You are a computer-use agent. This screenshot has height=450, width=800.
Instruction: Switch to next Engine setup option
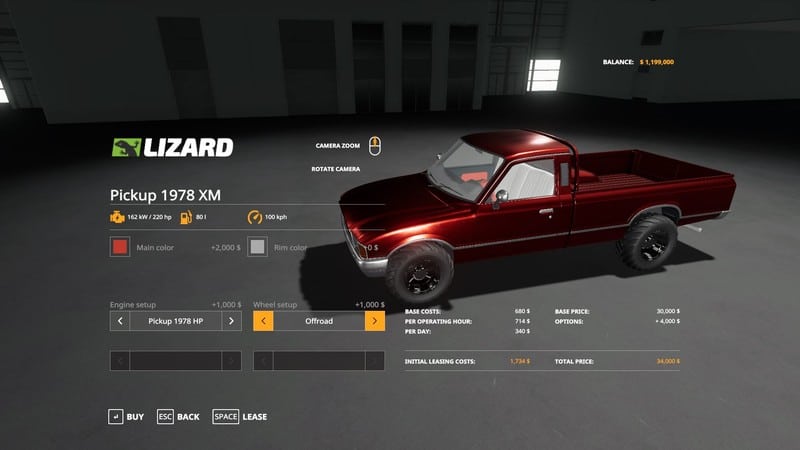(231, 321)
